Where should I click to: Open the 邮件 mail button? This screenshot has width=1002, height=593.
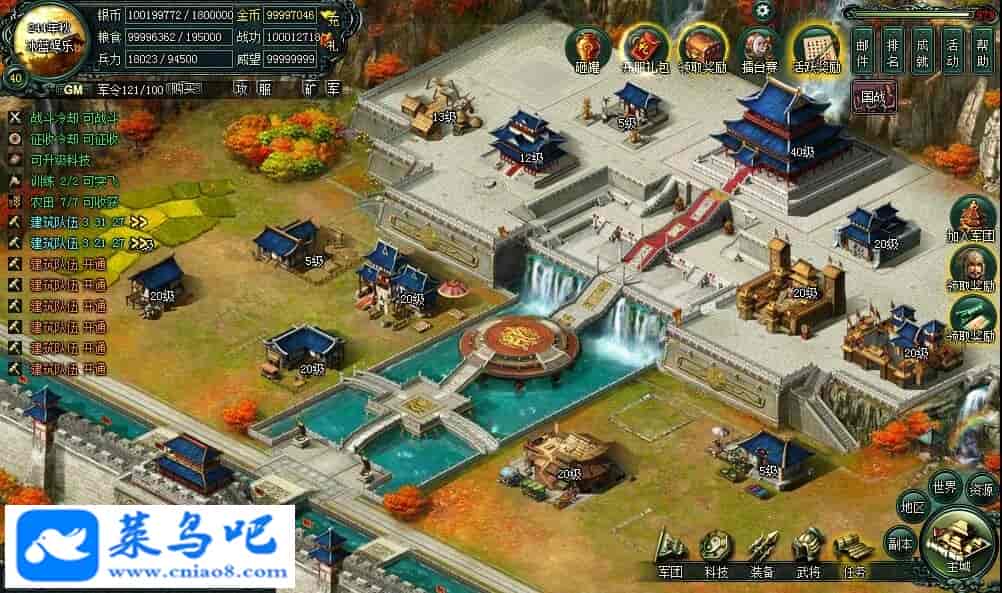click(x=864, y=50)
